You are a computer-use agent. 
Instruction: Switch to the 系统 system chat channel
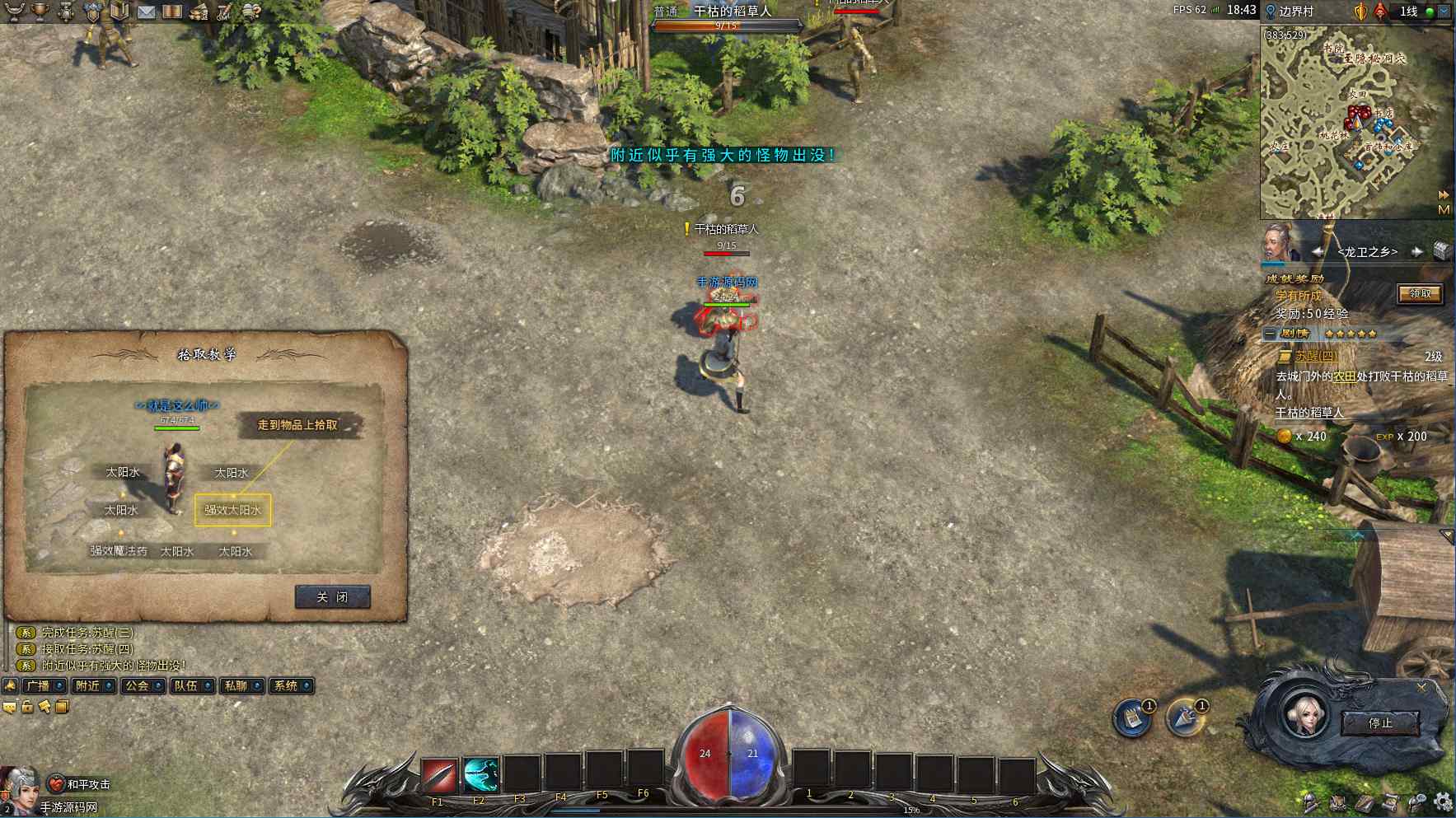point(285,685)
